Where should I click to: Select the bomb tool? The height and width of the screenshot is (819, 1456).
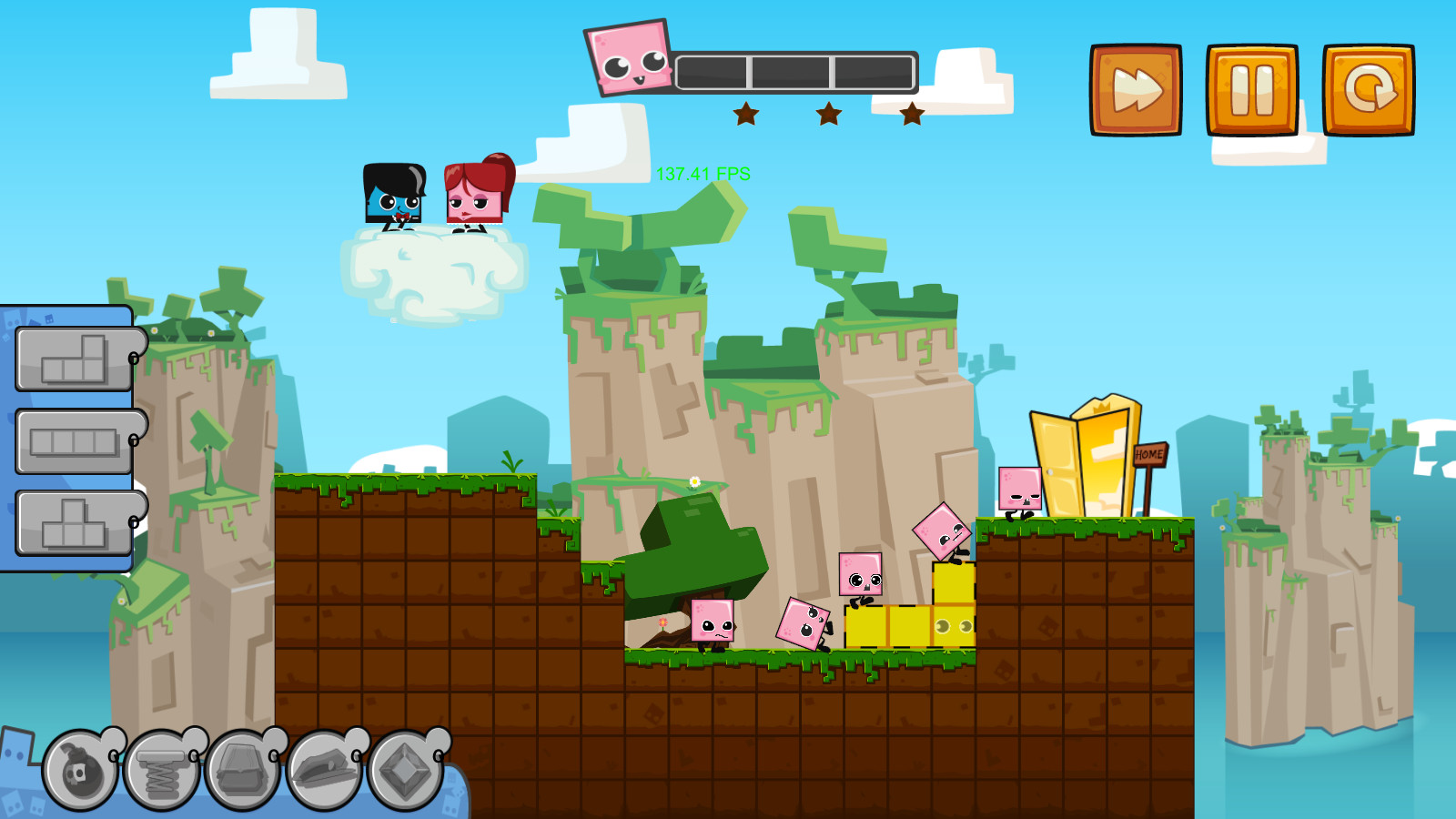(x=80, y=769)
